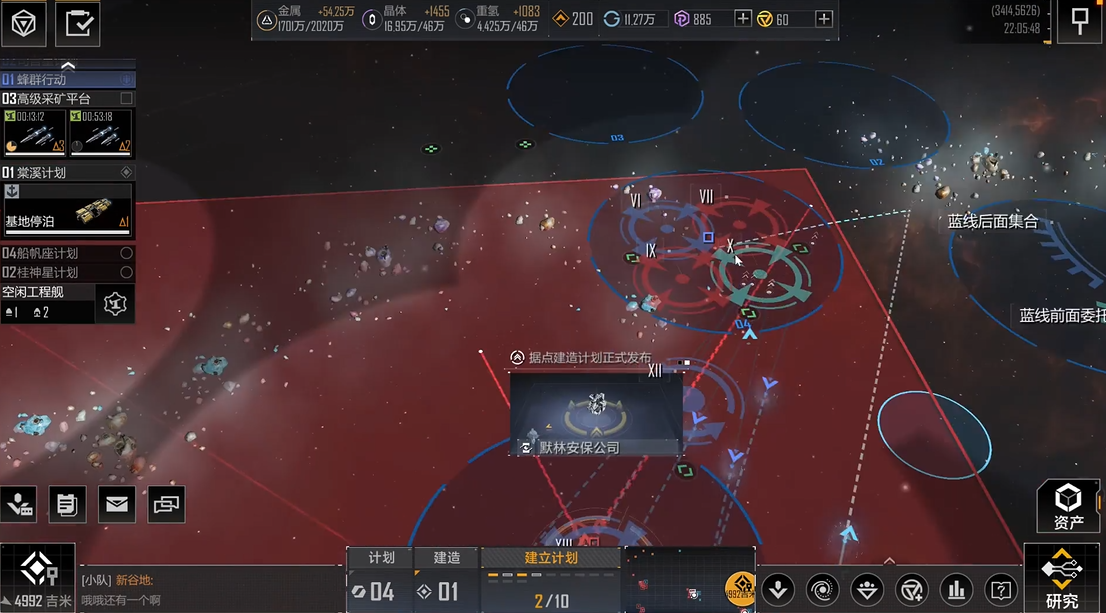Open the mail envelope button
Screen dimensions: 1106x613
point(117,505)
